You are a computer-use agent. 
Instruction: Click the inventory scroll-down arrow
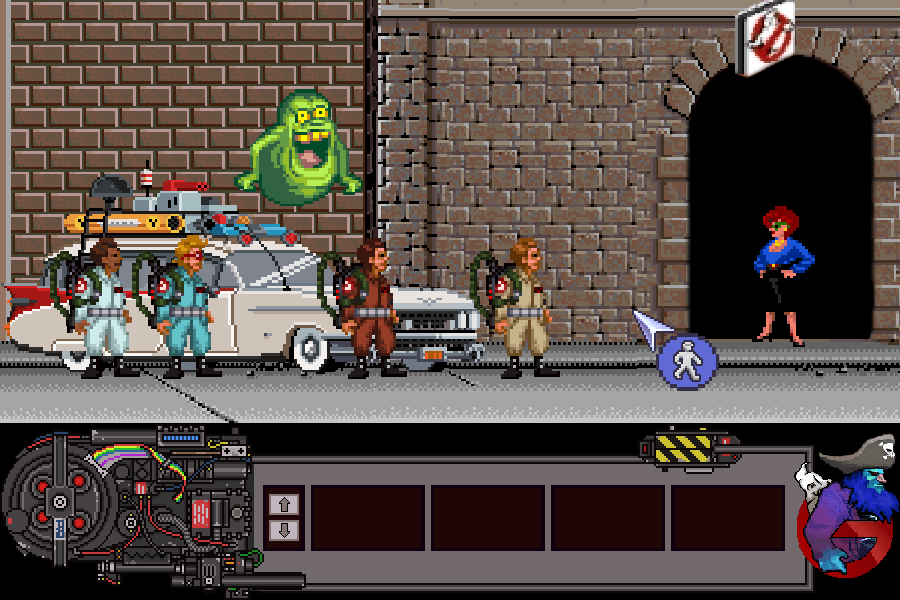[x=283, y=530]
